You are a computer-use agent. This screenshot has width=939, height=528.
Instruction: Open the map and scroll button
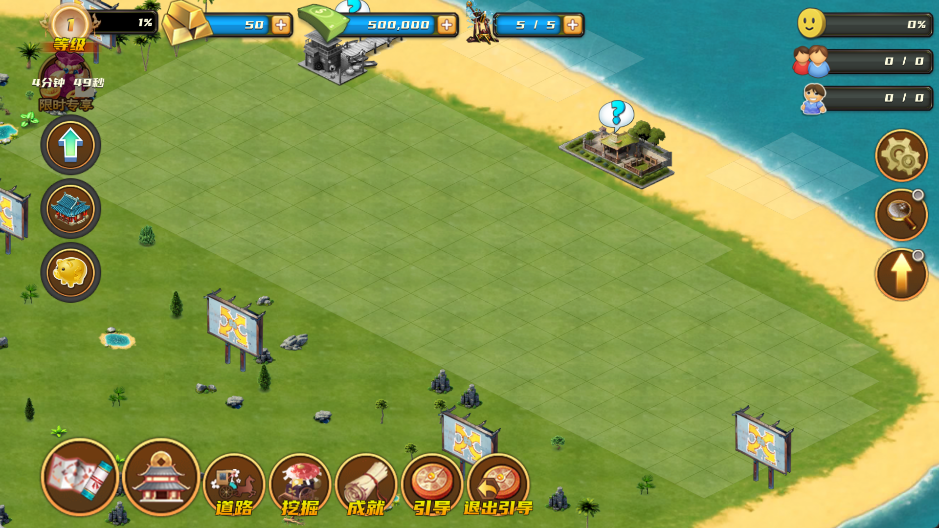(x=80, y=477)
